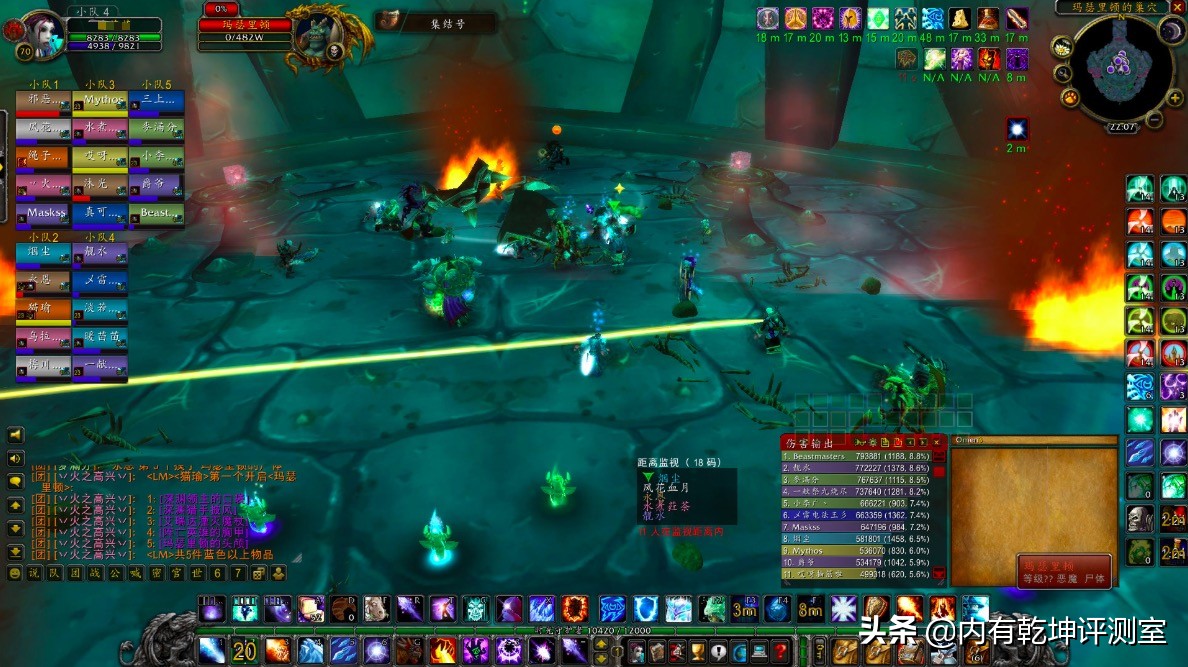Open the chat emote smiley button

click(x=14, y=573)
